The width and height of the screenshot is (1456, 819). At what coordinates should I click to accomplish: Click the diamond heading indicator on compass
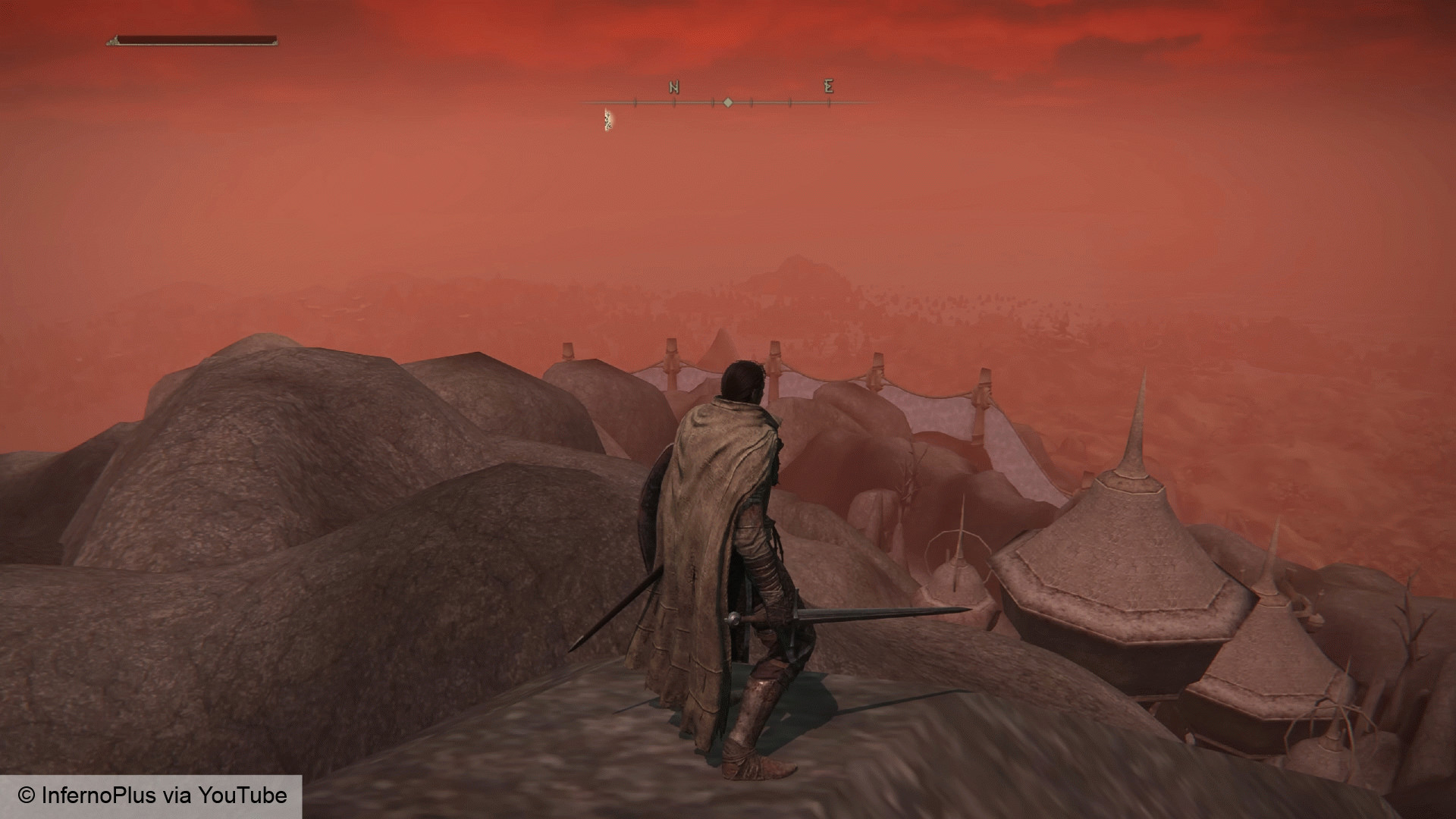[729, 102]
